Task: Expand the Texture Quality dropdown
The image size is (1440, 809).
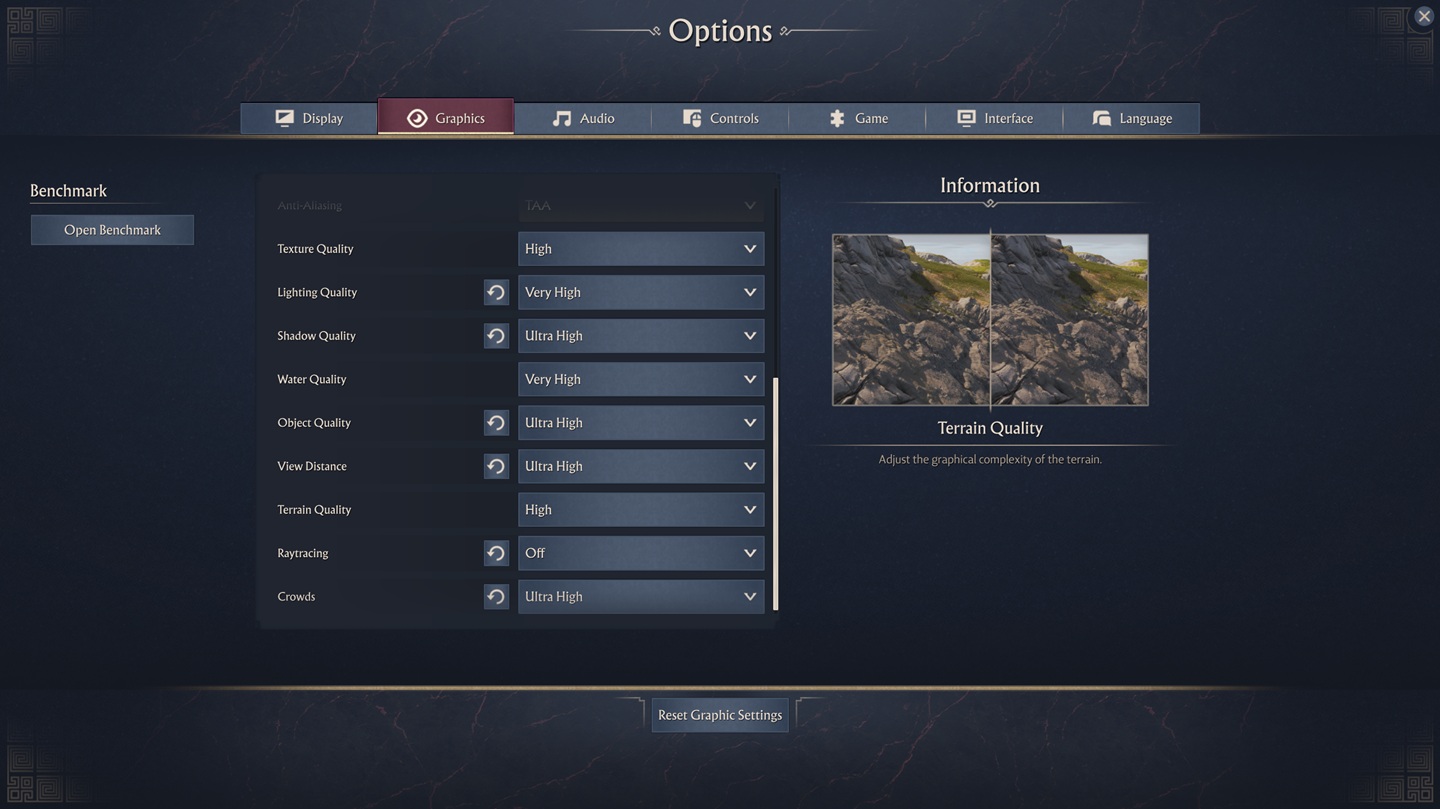Action: (x=641, y=249)
